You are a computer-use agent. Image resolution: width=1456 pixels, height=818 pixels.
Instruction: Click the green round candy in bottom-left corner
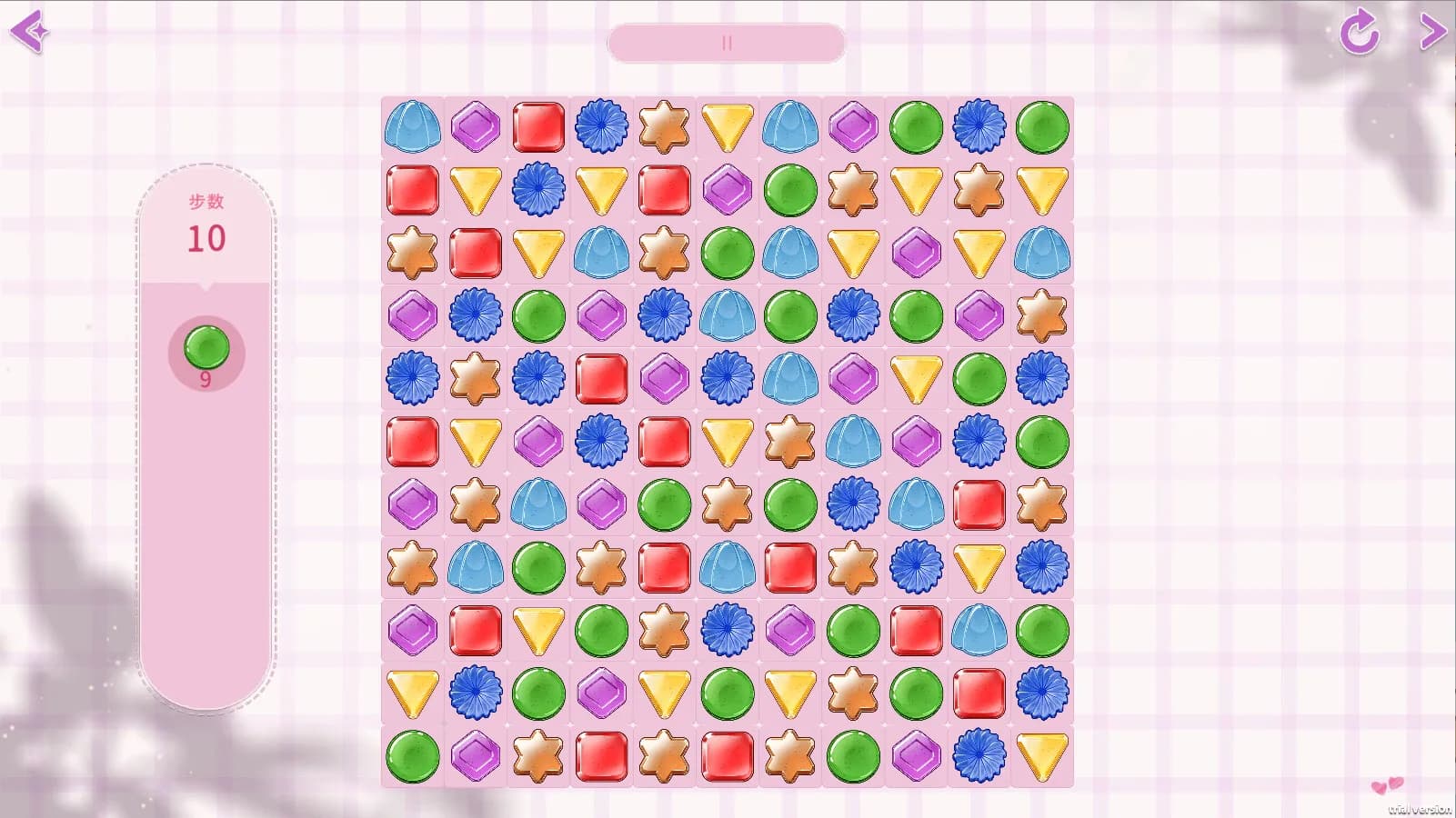[412, 756]
